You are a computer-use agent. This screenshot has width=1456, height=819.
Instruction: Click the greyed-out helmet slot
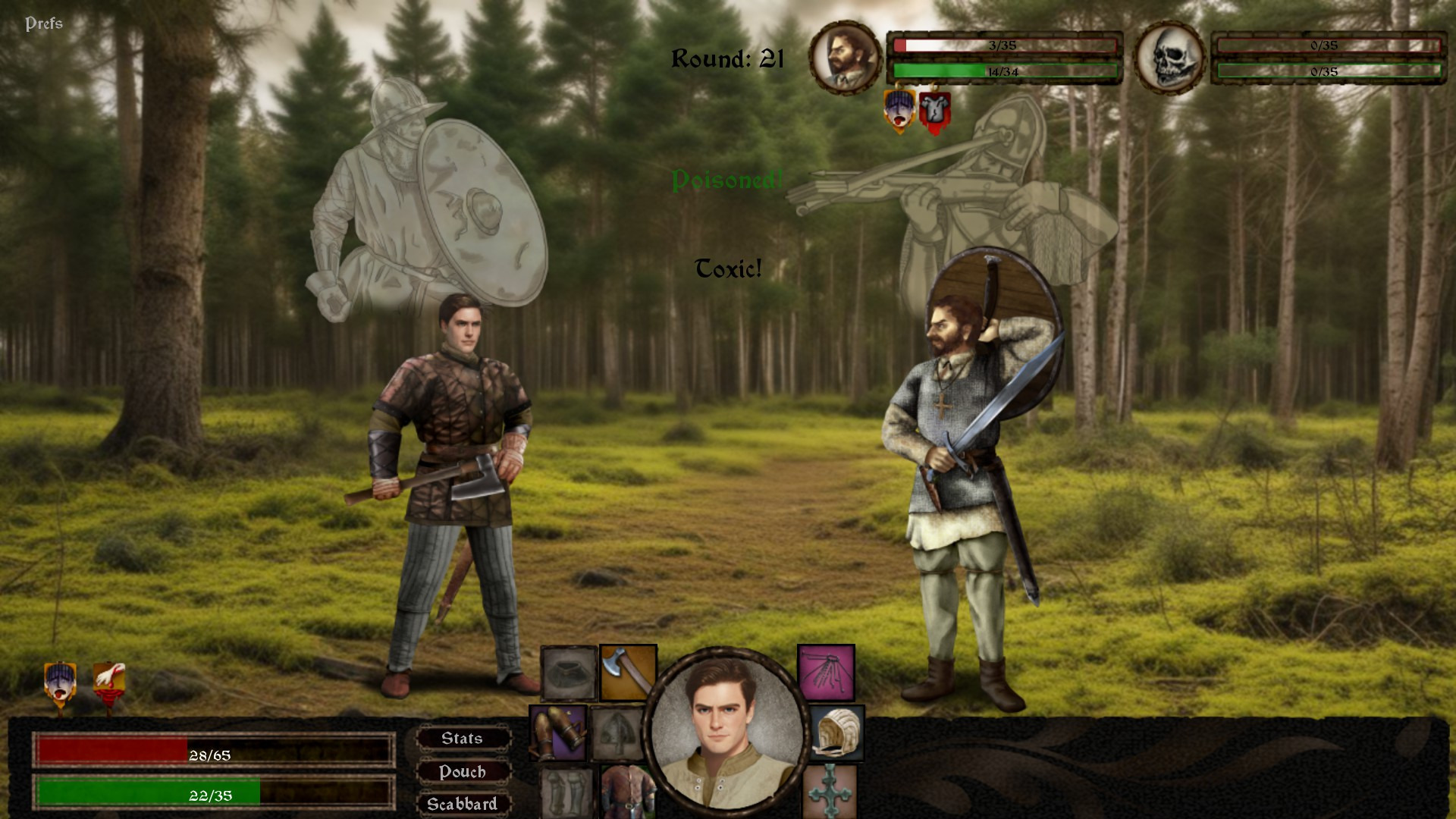pyautogui.click(x=617, y=733)
